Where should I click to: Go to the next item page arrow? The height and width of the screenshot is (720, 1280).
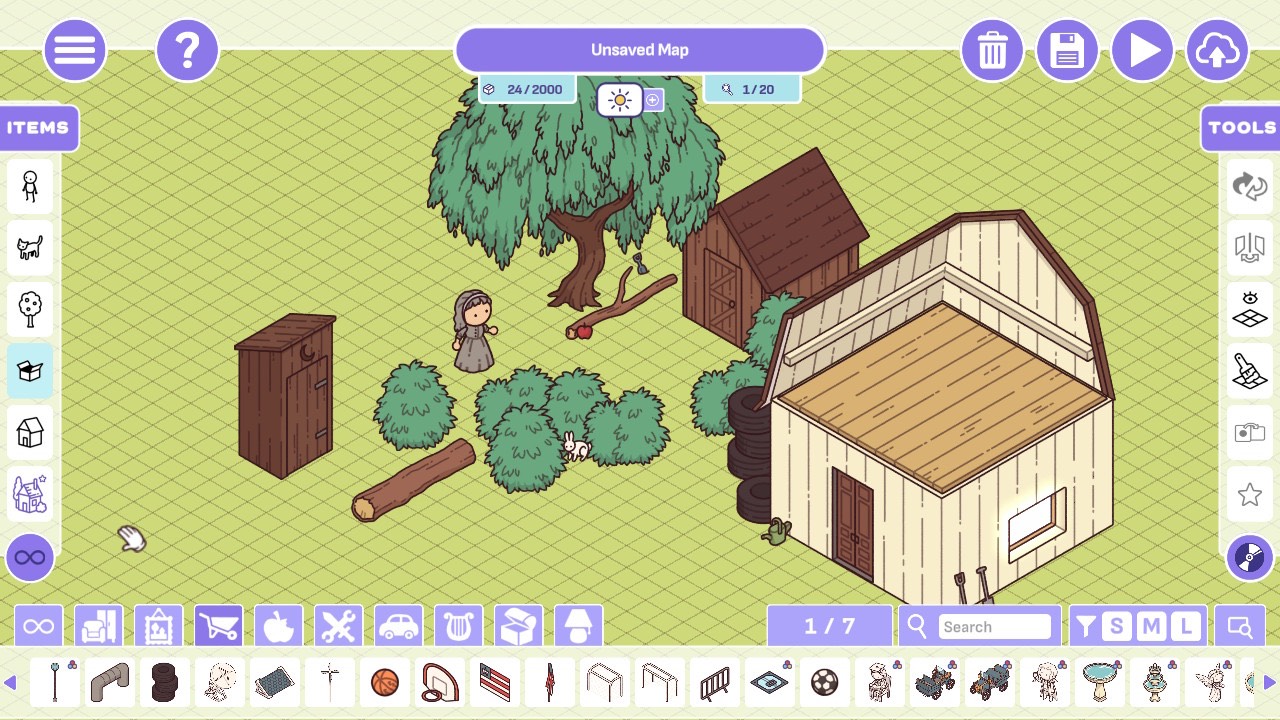click(x=1269, y=683)
